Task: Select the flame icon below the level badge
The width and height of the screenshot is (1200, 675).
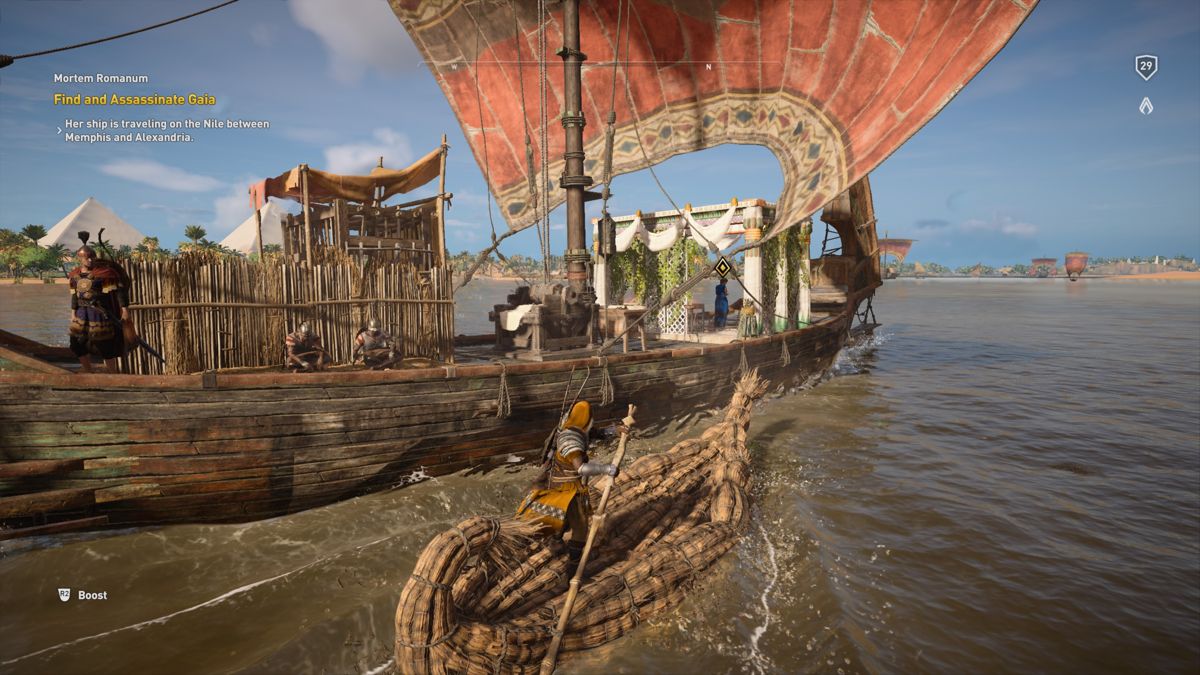Action: point(1146,105)
